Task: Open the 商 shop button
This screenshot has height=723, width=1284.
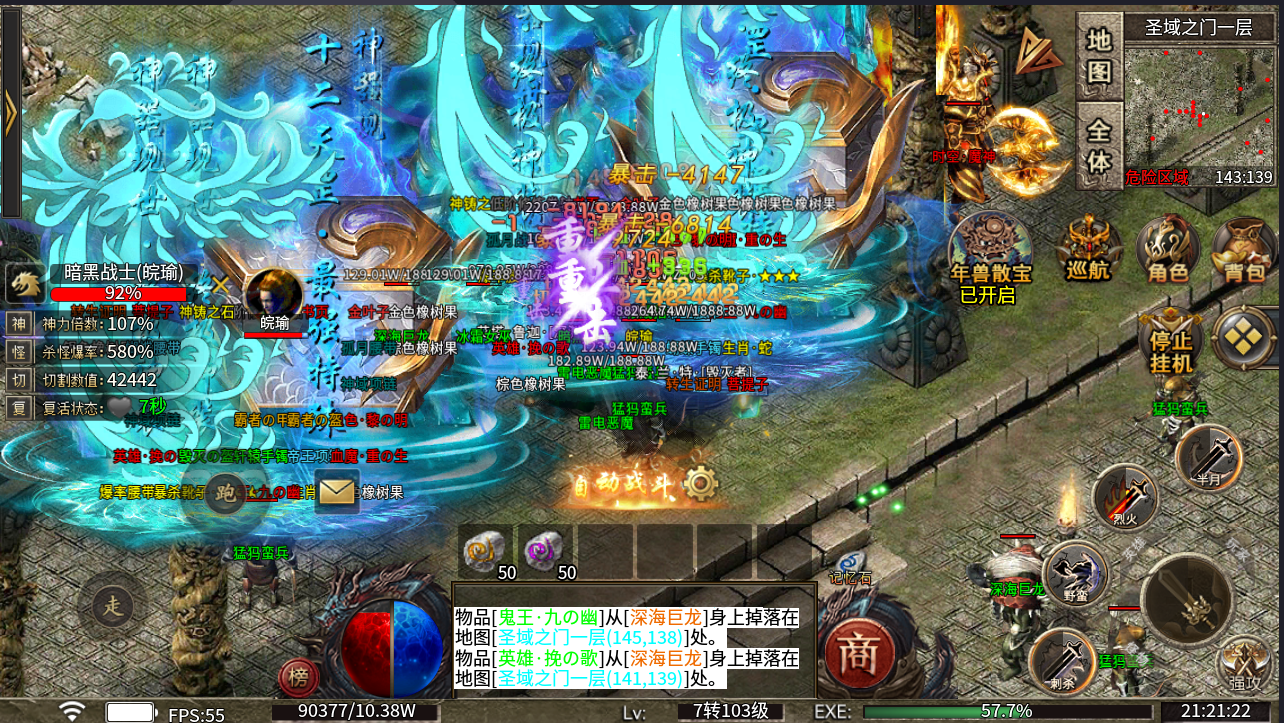Action: [856, 652]
